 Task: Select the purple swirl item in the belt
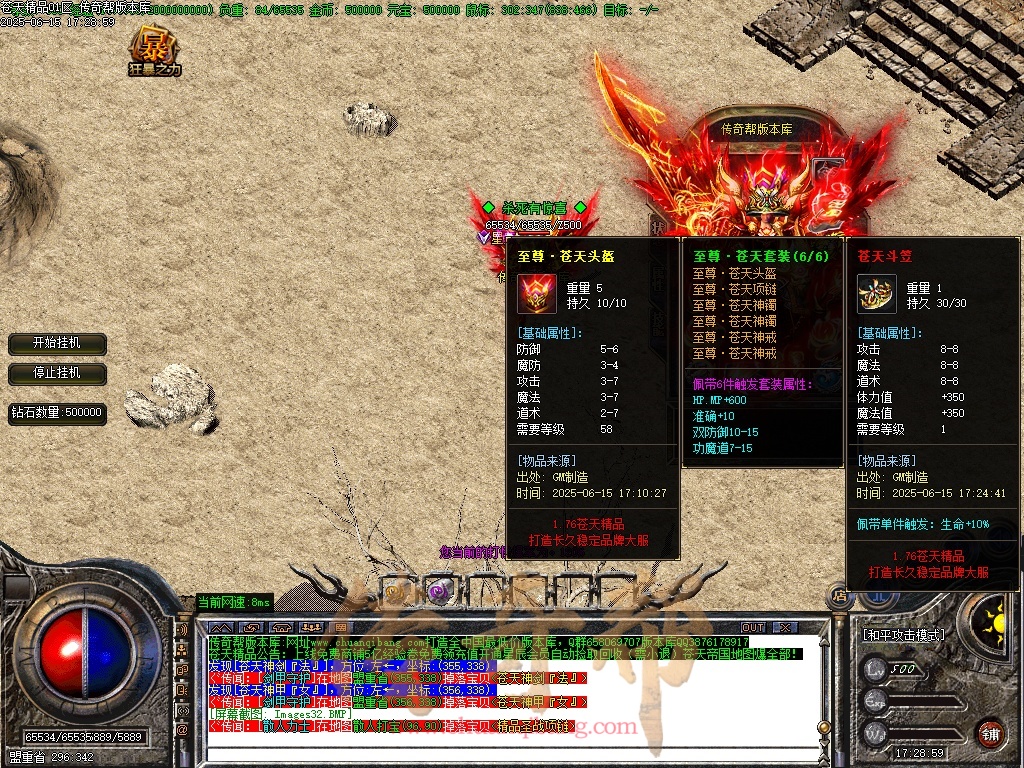pos(437,591)
